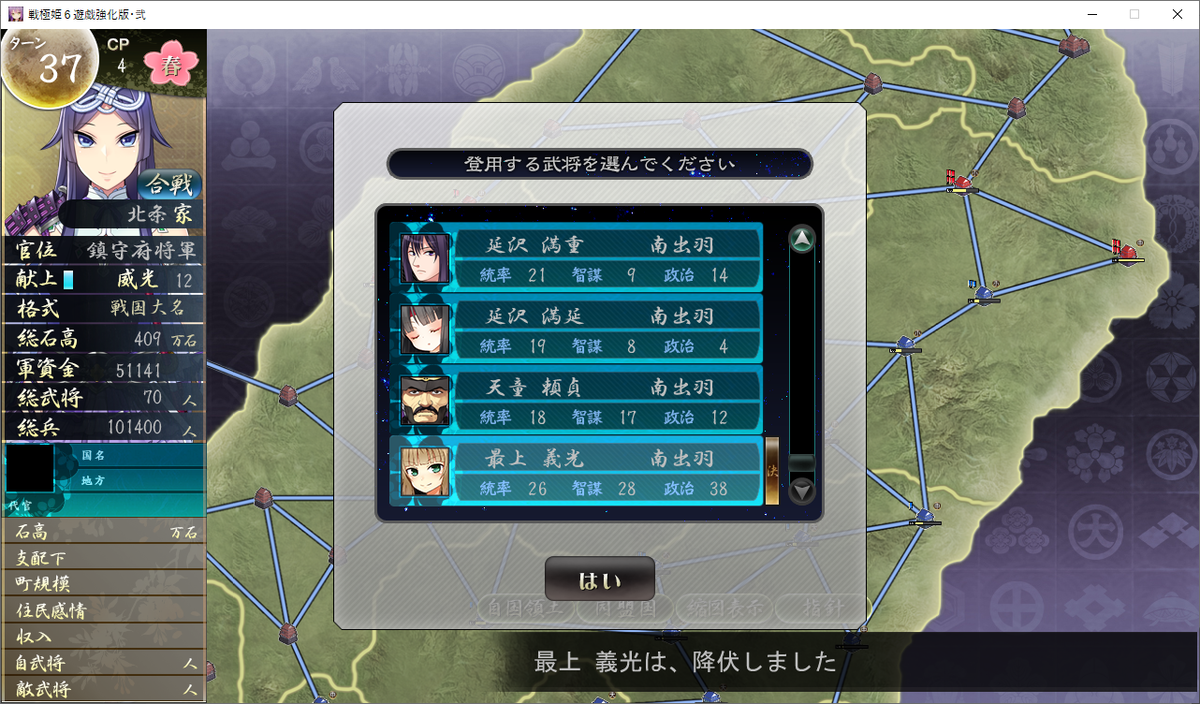Open the 合戦 panel button
The image size is (1200, 704).
click(x=169, y=184)
